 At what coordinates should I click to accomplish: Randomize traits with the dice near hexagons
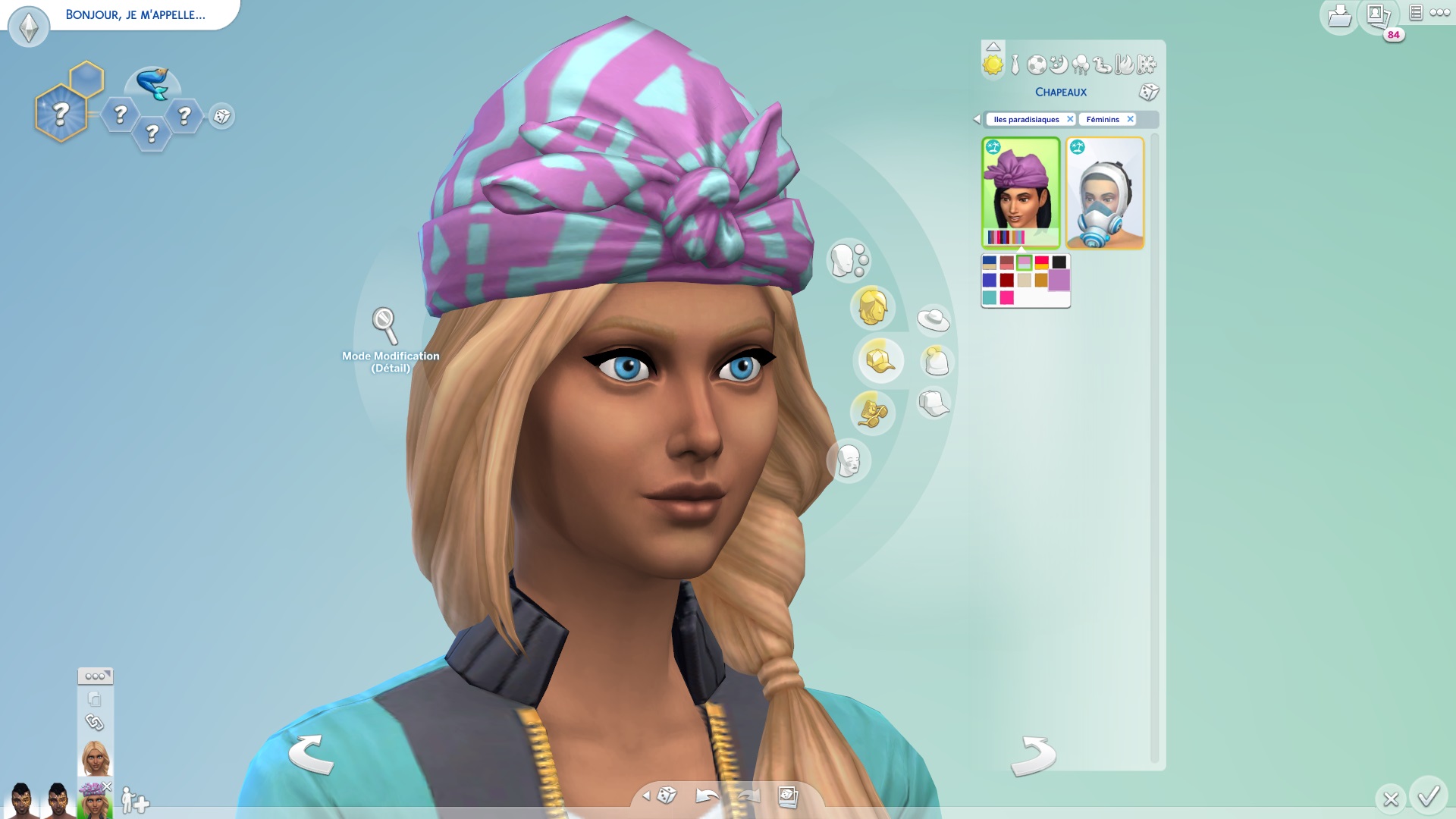pos(222,116)
